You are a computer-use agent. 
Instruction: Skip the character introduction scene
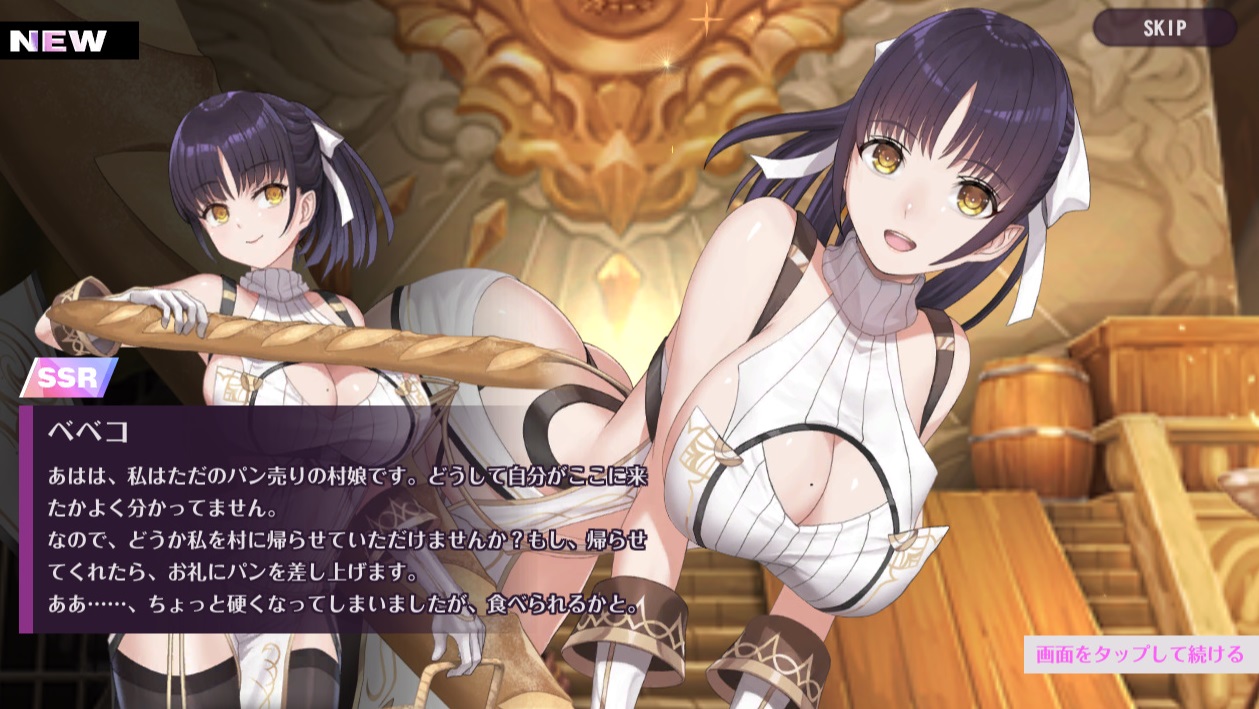point(1164,28)
